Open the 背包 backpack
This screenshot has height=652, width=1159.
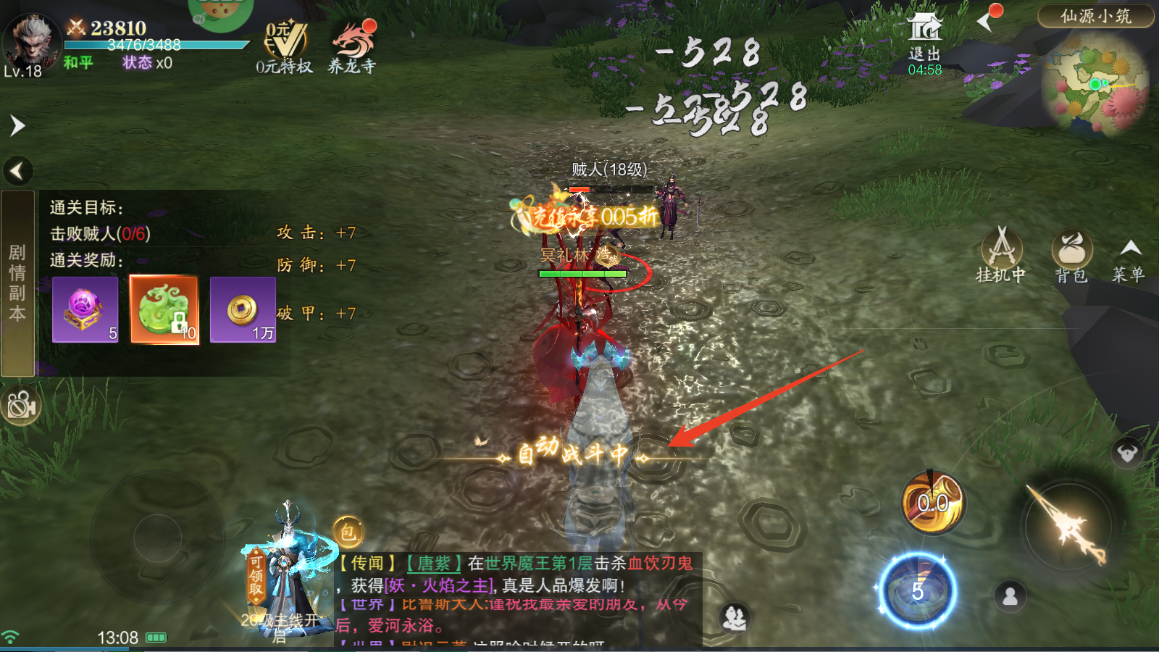[1071, 254]
